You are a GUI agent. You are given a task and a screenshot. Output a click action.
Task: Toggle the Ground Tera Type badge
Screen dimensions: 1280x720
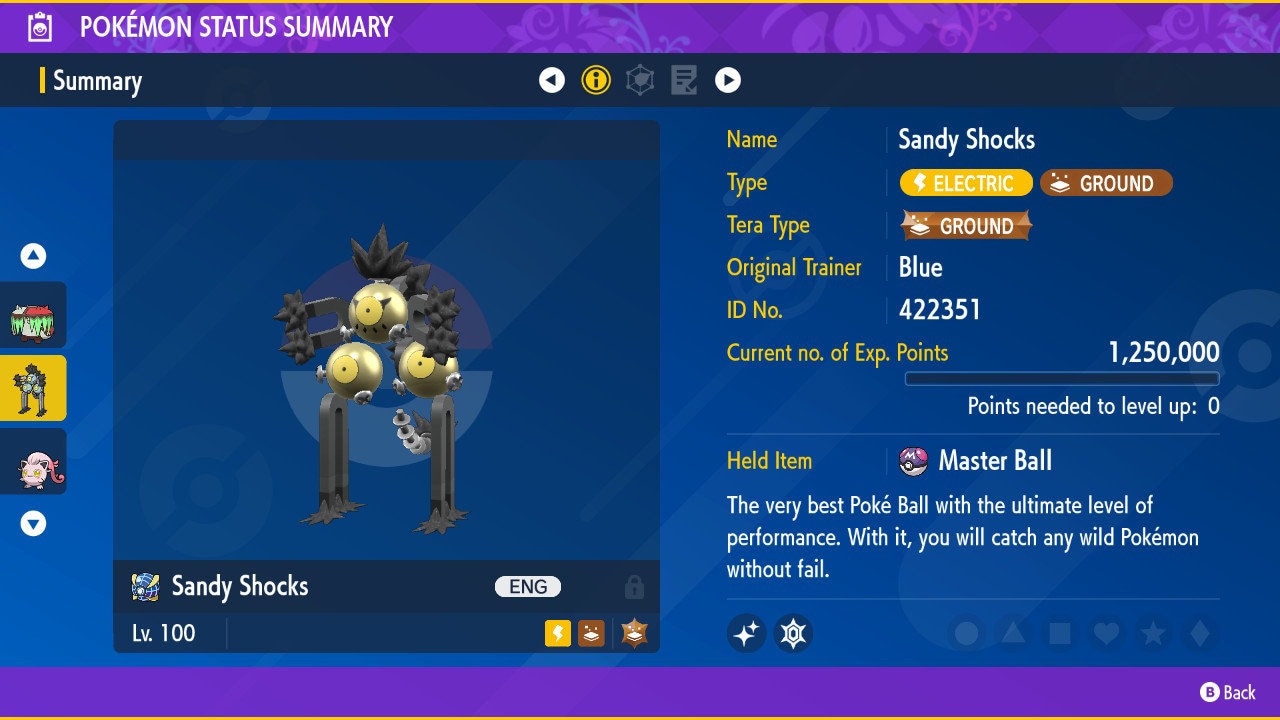965,225
